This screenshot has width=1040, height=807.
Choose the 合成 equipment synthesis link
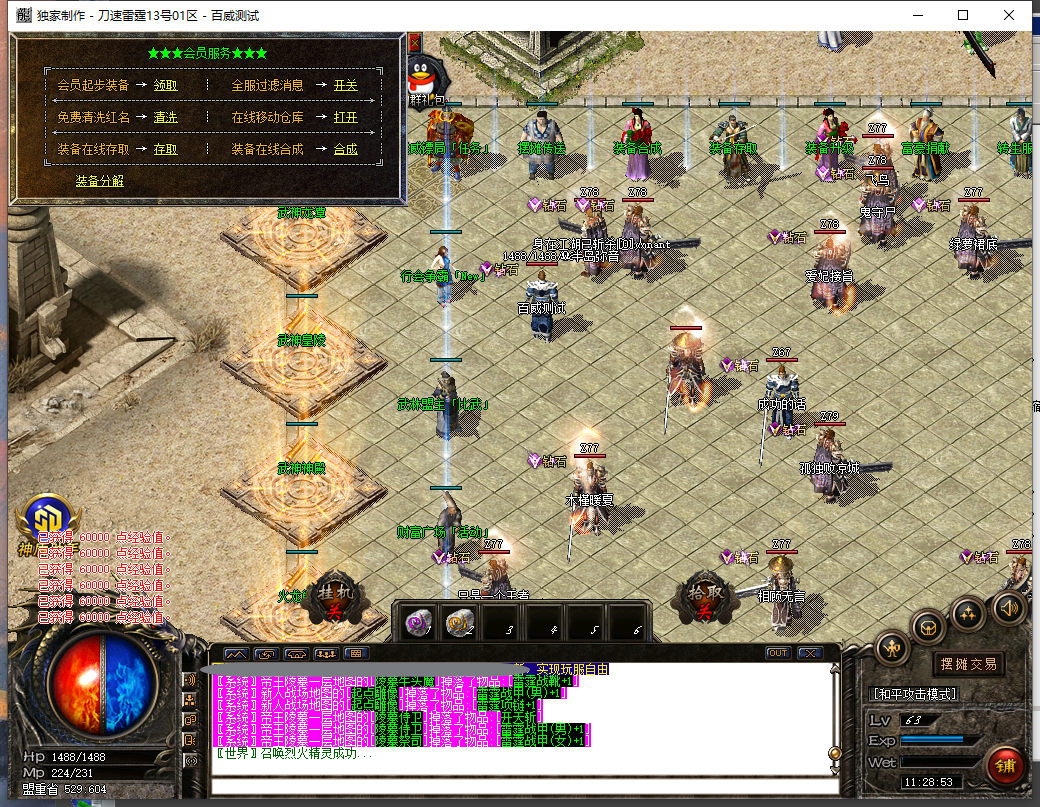(346, 150)
